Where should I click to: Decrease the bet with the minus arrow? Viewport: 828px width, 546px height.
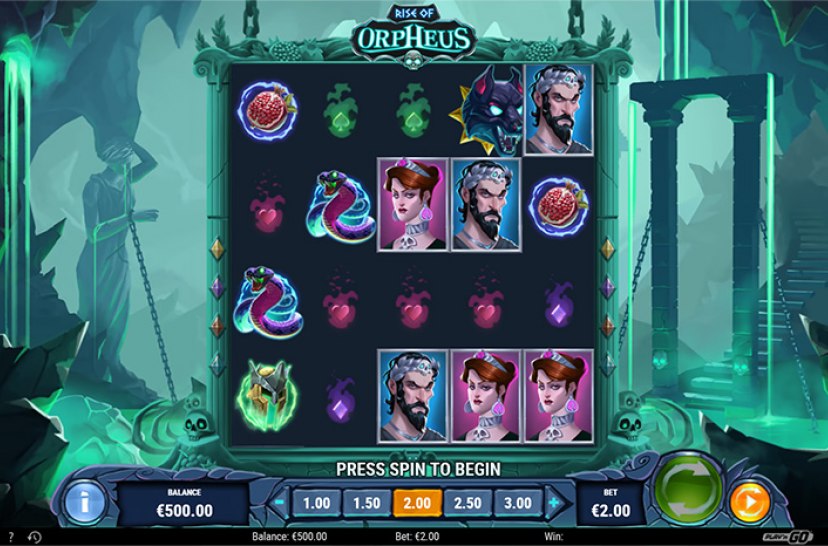(x=277, y=503)
